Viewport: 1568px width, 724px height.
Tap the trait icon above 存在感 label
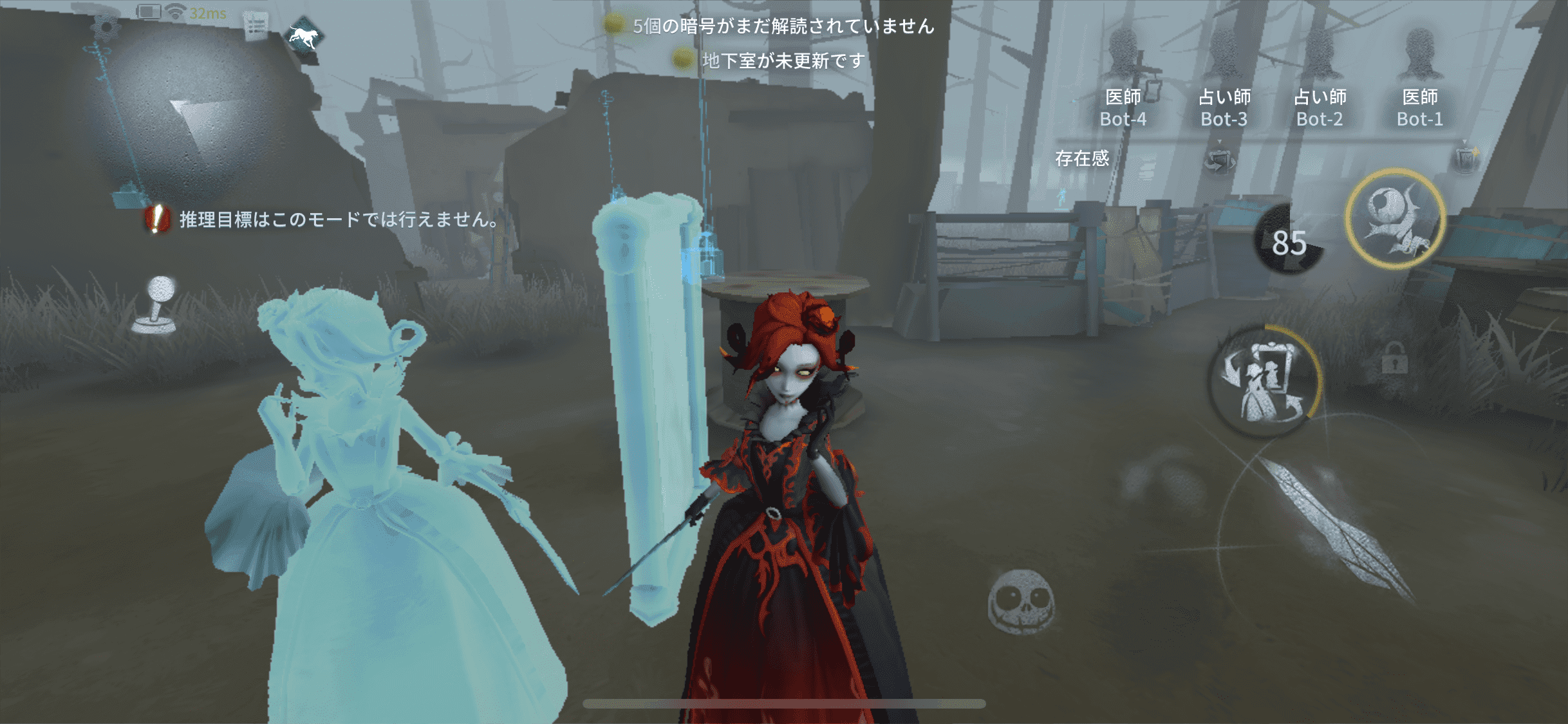tap(1220, 161)
